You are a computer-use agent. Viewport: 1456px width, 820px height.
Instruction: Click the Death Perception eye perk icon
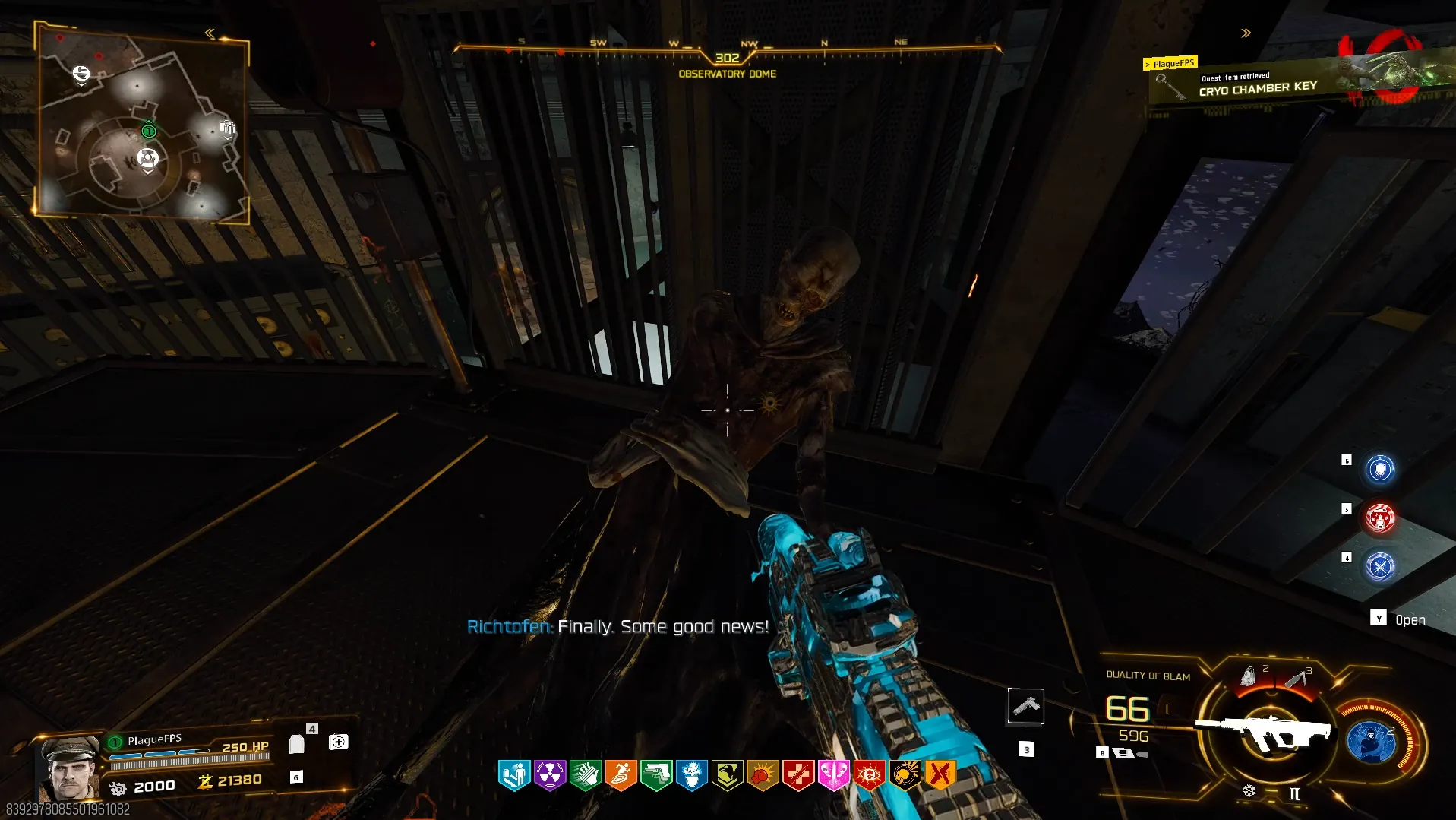pyautogui.click(x=869, y=775)
